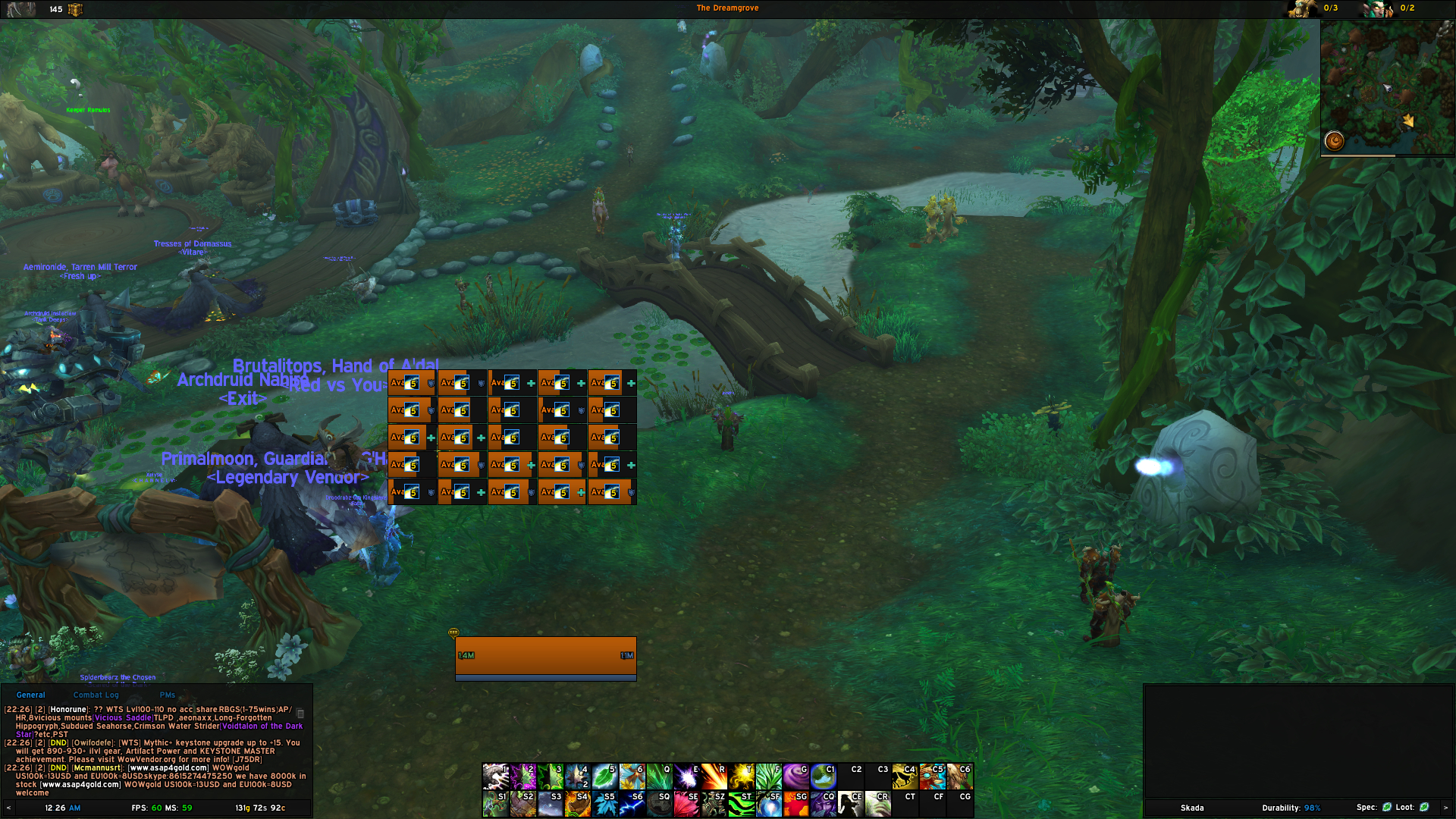Open the PMs chat tab
Image resolution: width=1456 pixels, height=819 pixels.
pyautogui.click(x=167, y=695)
